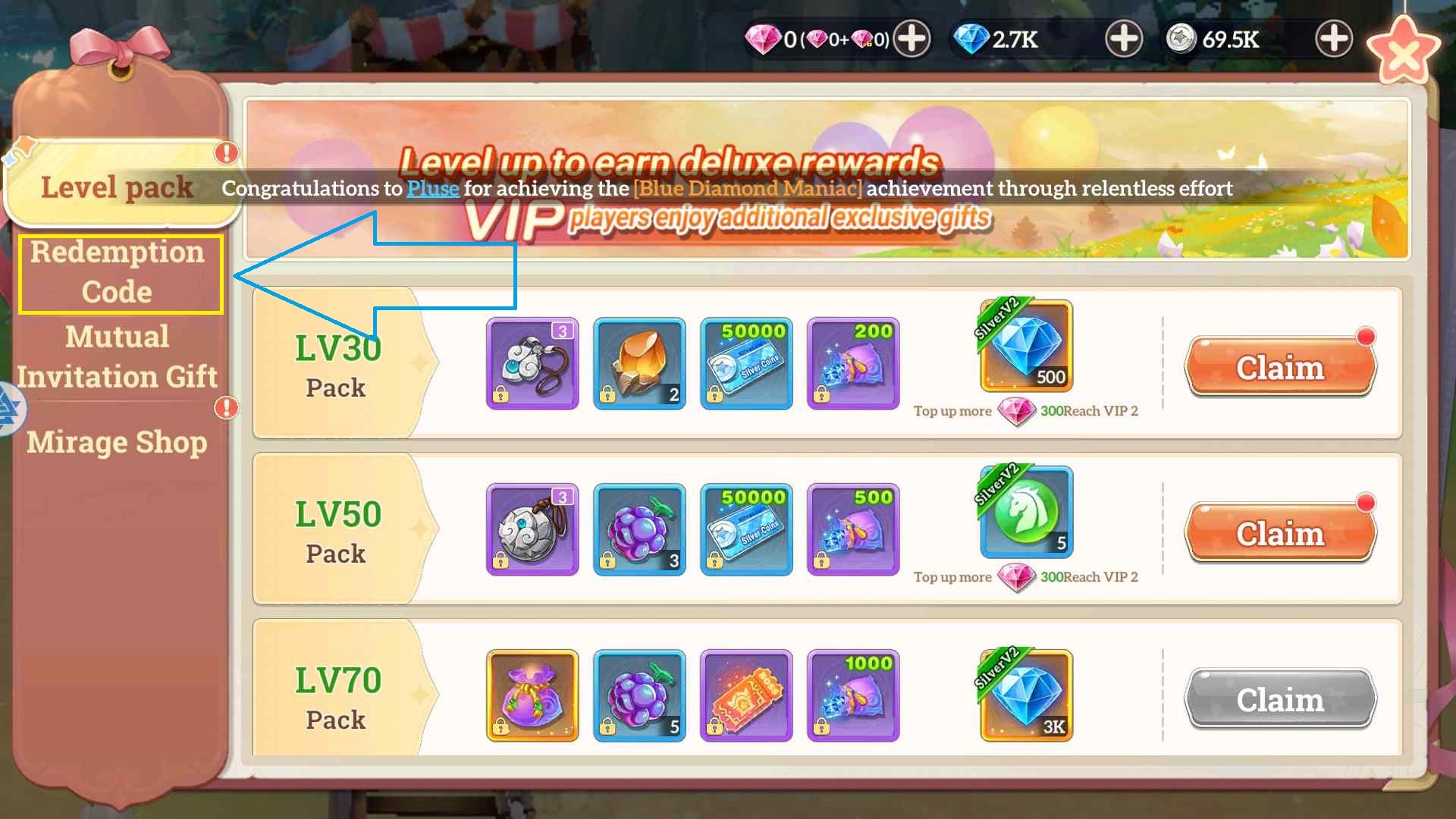Open the 50000 Silver Coins voucher in LV30 Pack
Image resolution: width=1456 pixels, height=819 pixels.
tap(746, 364)
